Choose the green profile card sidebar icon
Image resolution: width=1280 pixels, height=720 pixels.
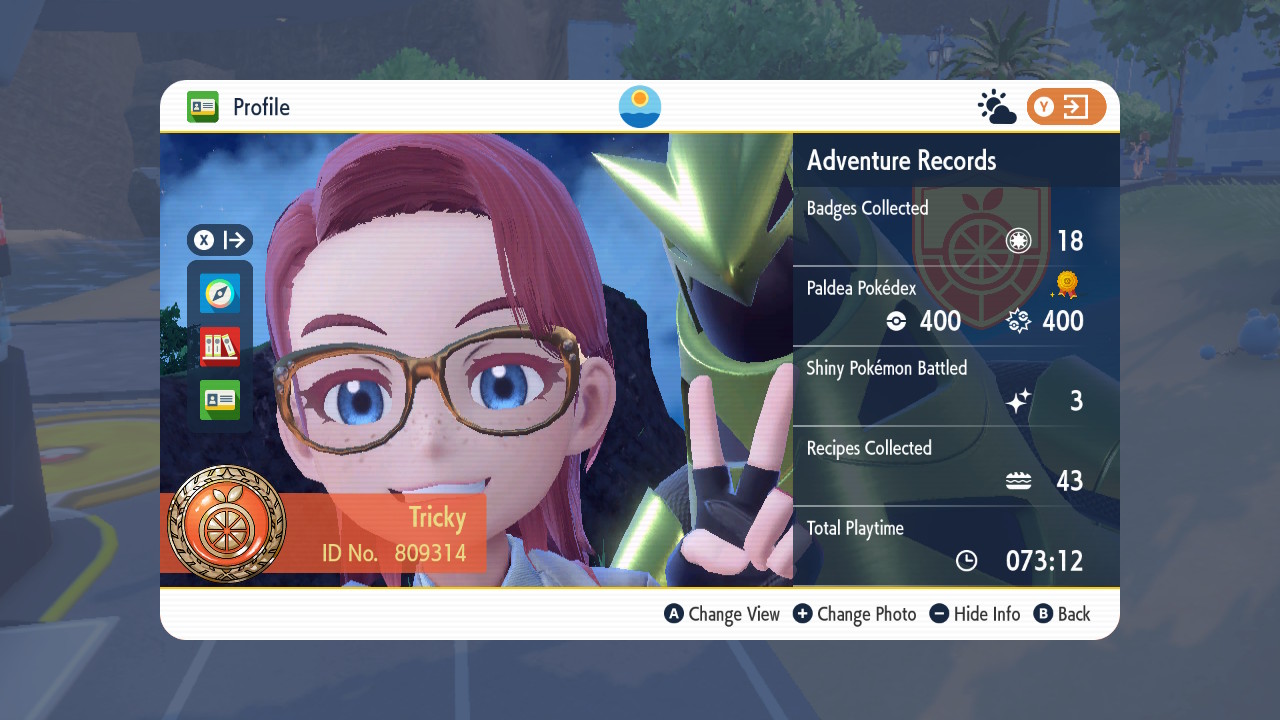220,400
